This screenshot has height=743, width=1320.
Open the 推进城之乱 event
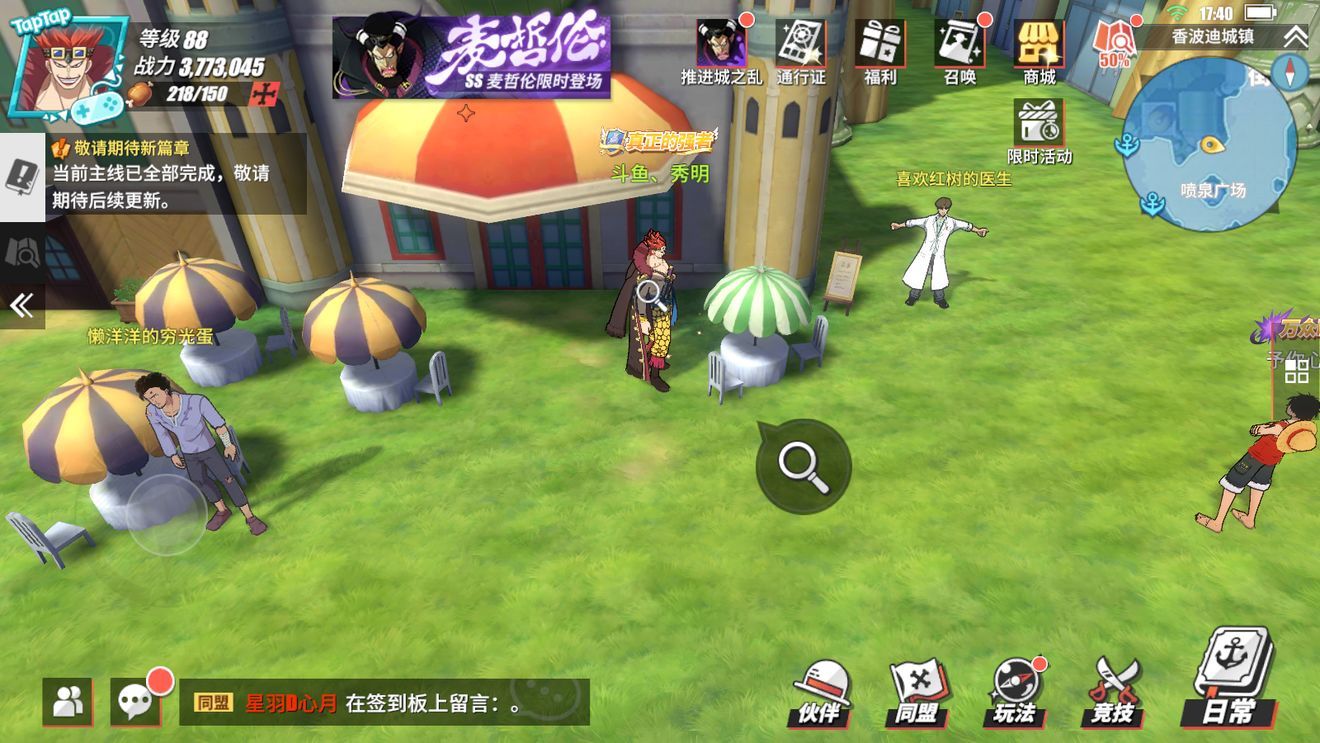coord(720,50)
